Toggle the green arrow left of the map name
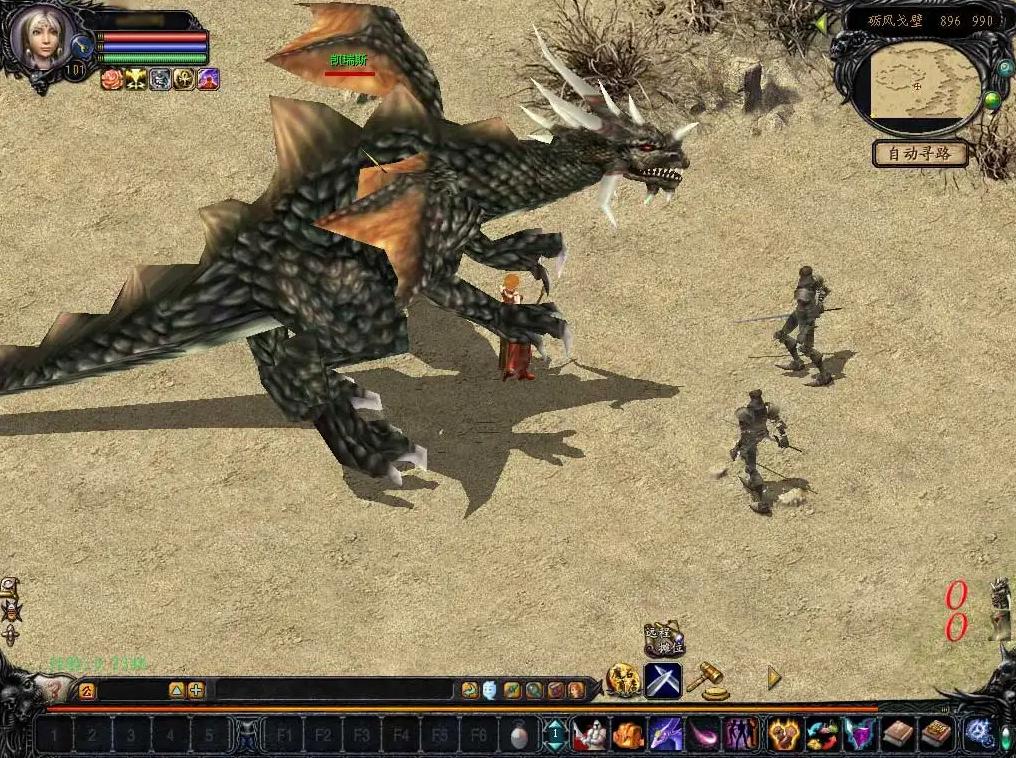The height and width of the screenshot is (758, 1016). pyautogui.click(x=821, y=22)
